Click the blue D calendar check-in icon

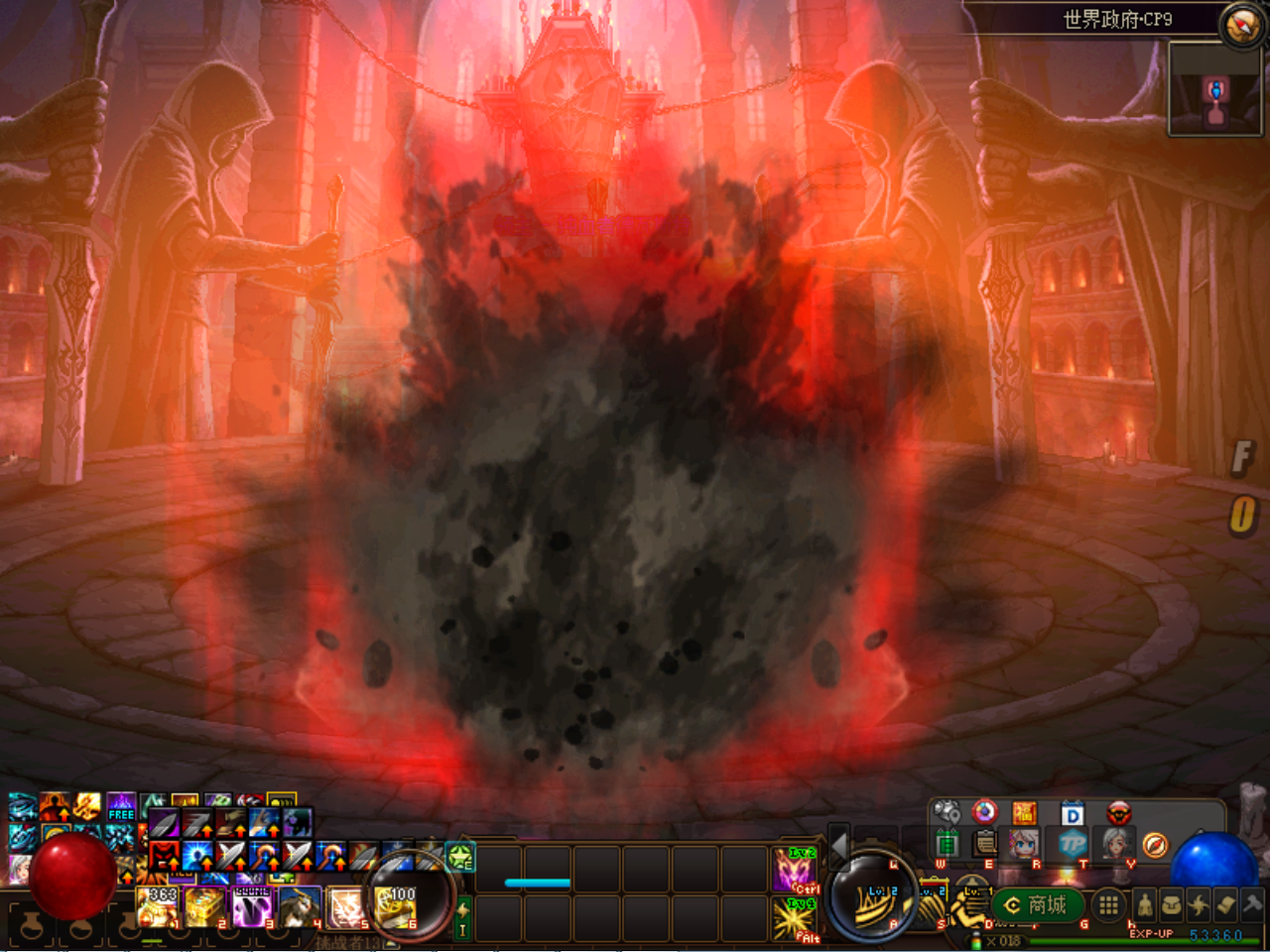pos(1072,813)
